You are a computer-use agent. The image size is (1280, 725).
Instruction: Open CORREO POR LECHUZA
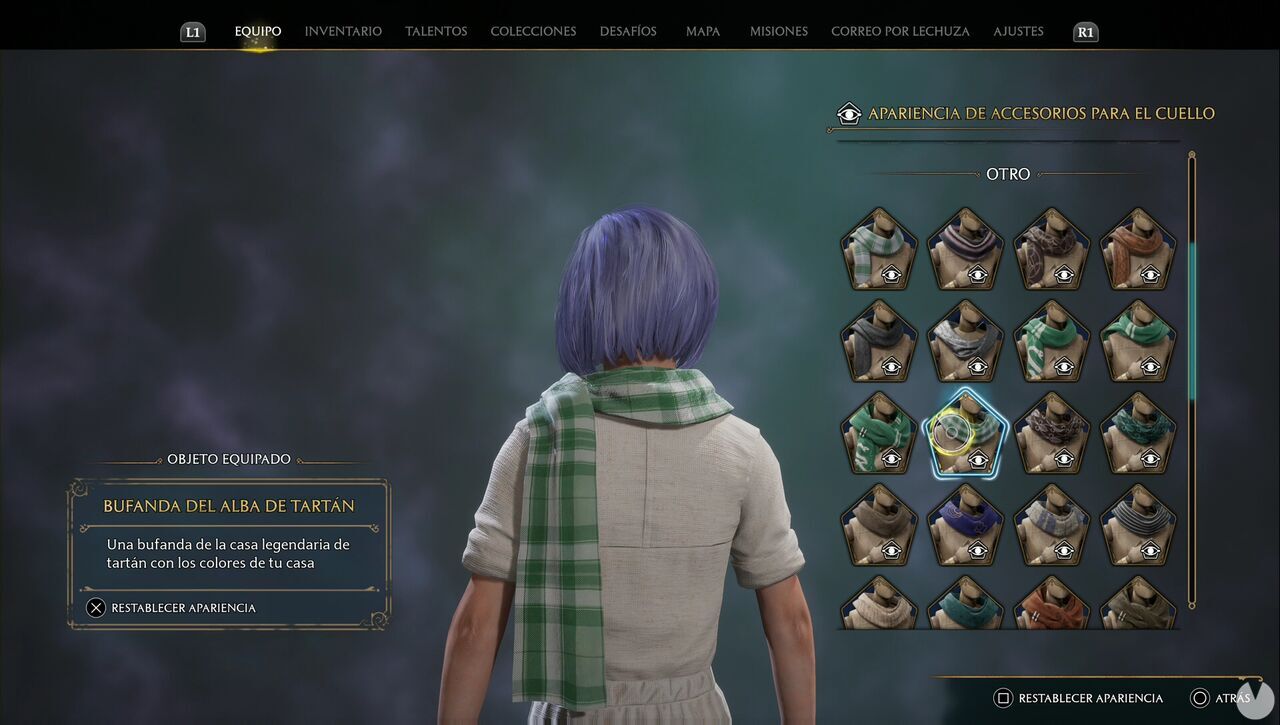tap(899, 31)
